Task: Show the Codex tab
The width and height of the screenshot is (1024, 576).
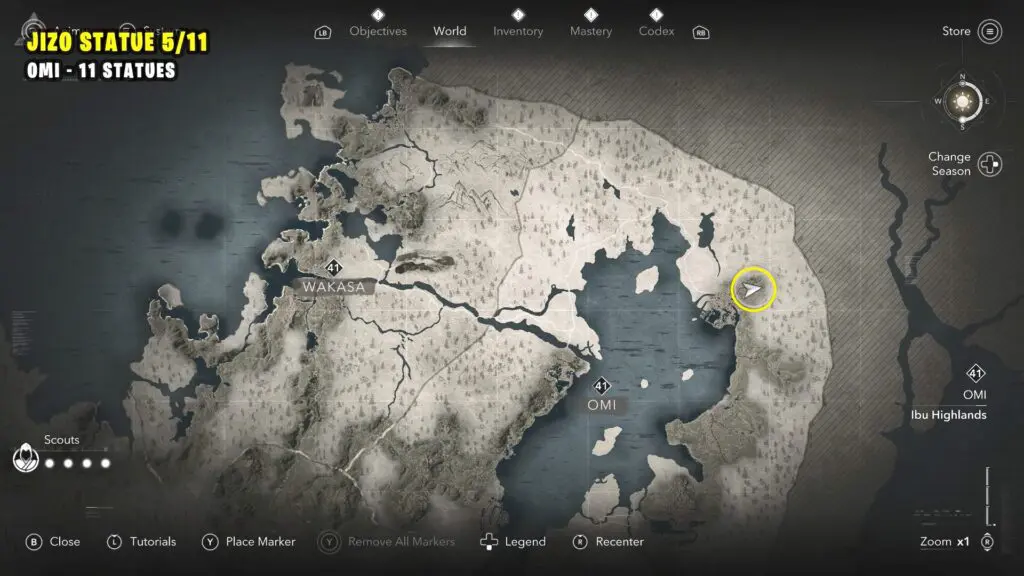Action: (656, 31)
